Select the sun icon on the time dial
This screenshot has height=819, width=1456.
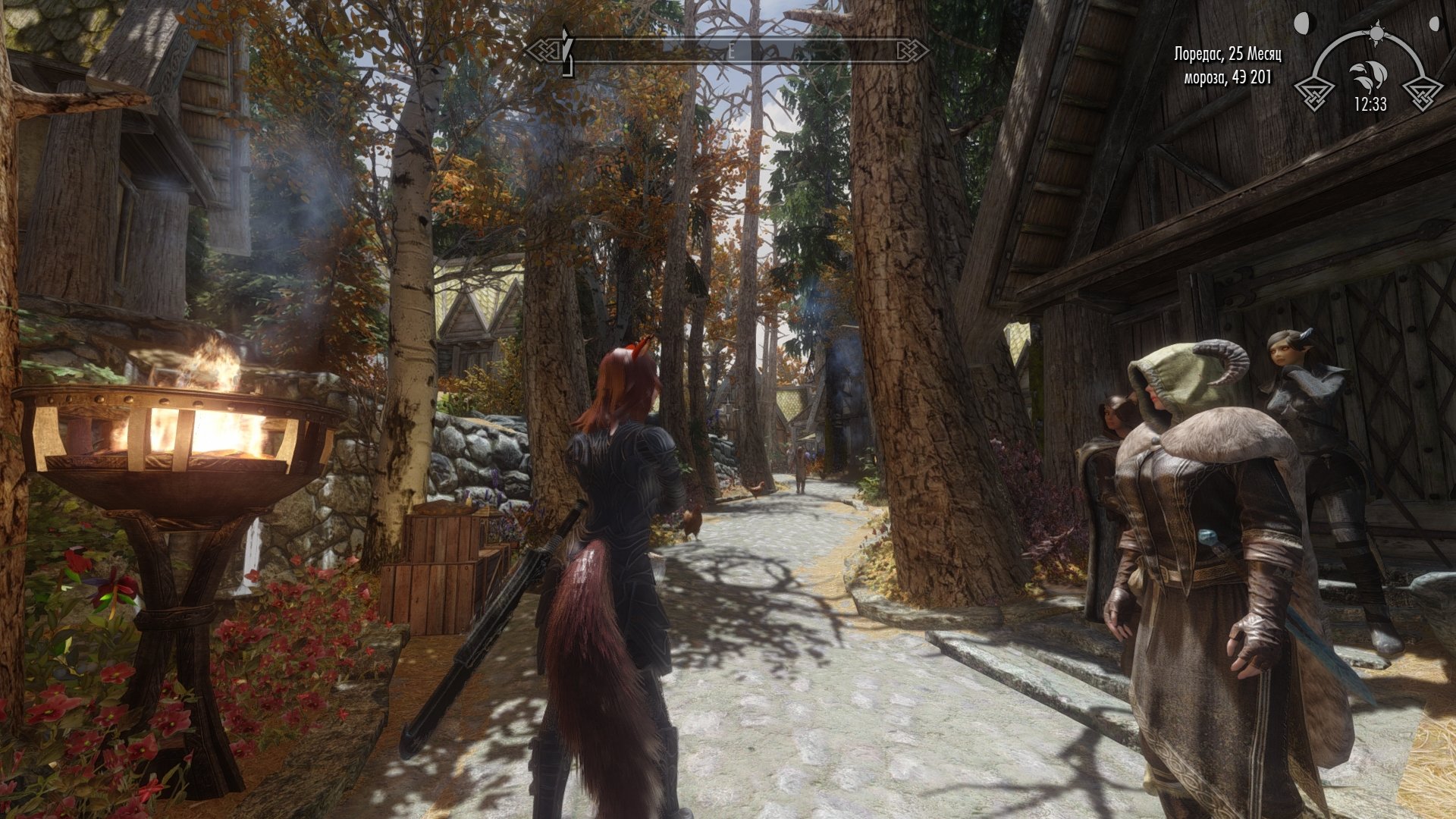tap(1376, 33)
